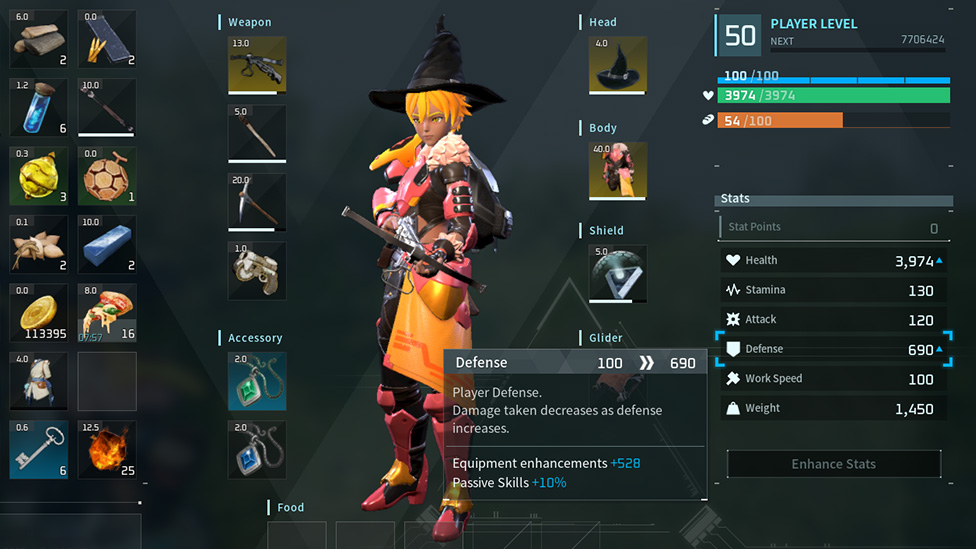
Task: Select the blue ingot inventory slot
Action: click(107, 244)
